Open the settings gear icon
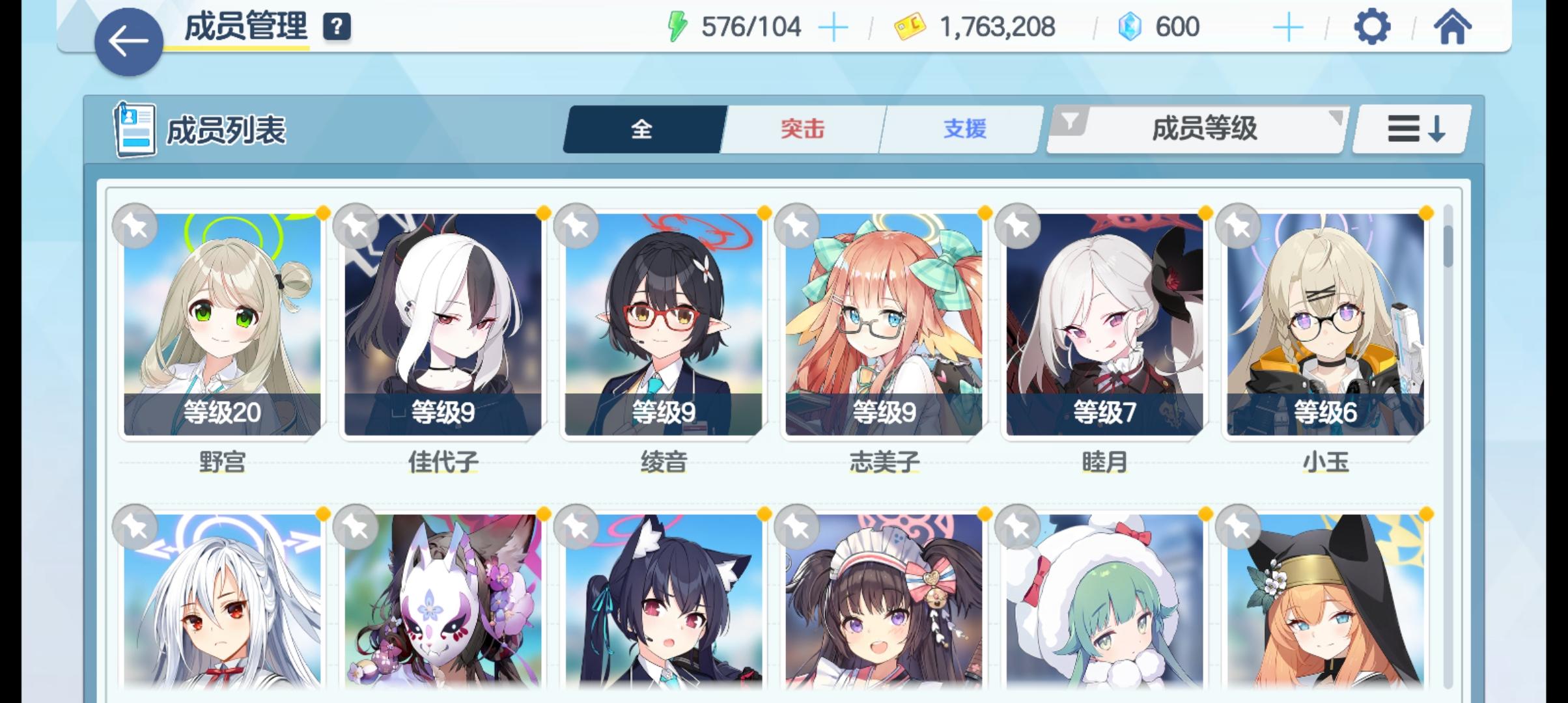Screen dimensions: 1568x703 (1373, 27)
